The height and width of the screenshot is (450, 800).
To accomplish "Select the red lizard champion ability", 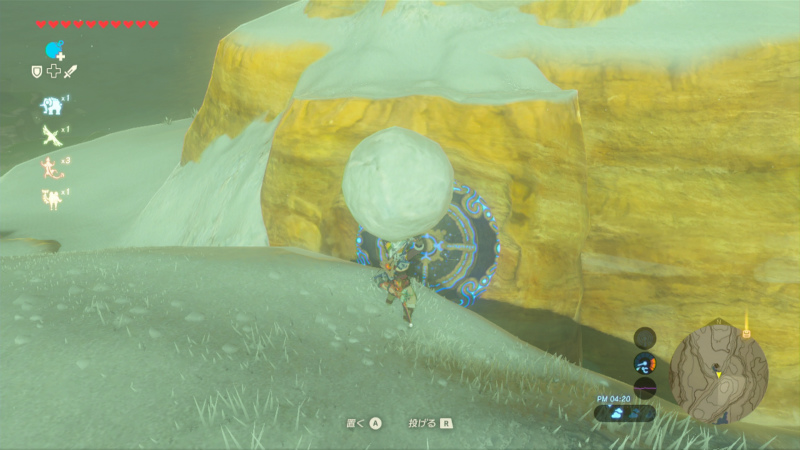I will coord(50,168).
